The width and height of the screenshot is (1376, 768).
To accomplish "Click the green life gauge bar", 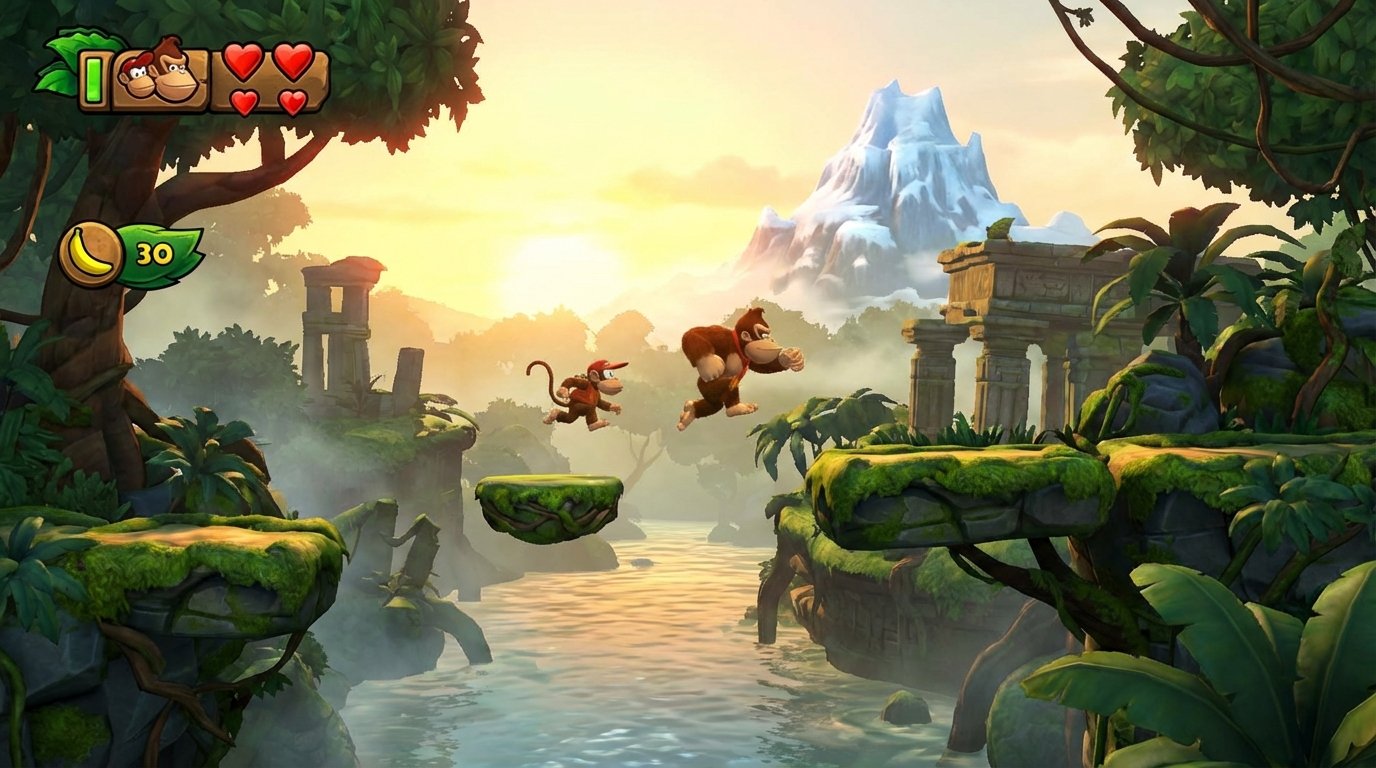I will (x=93, y=78).
